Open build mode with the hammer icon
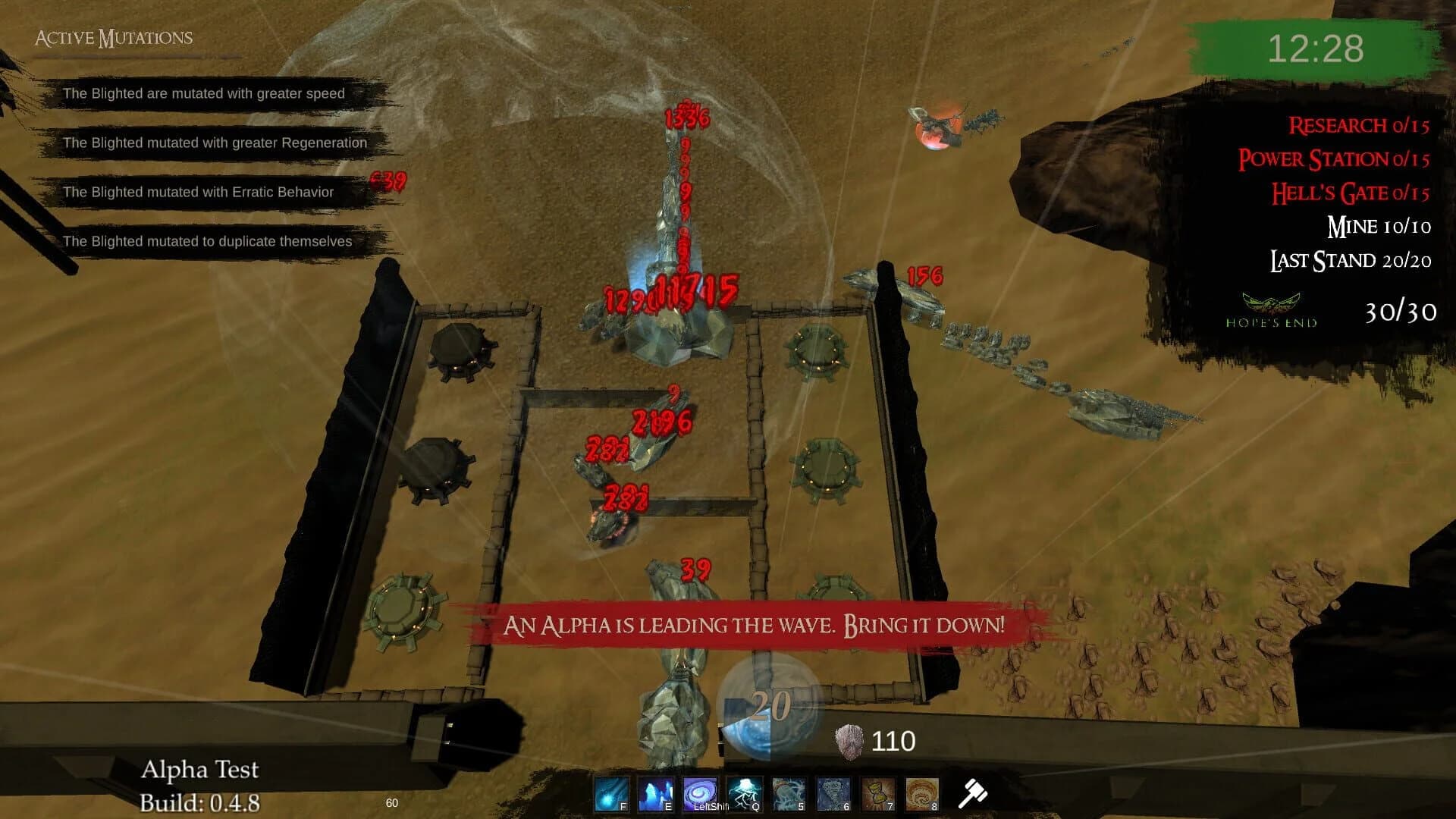This screenshot has height=819, width=1456. (974, 792)
